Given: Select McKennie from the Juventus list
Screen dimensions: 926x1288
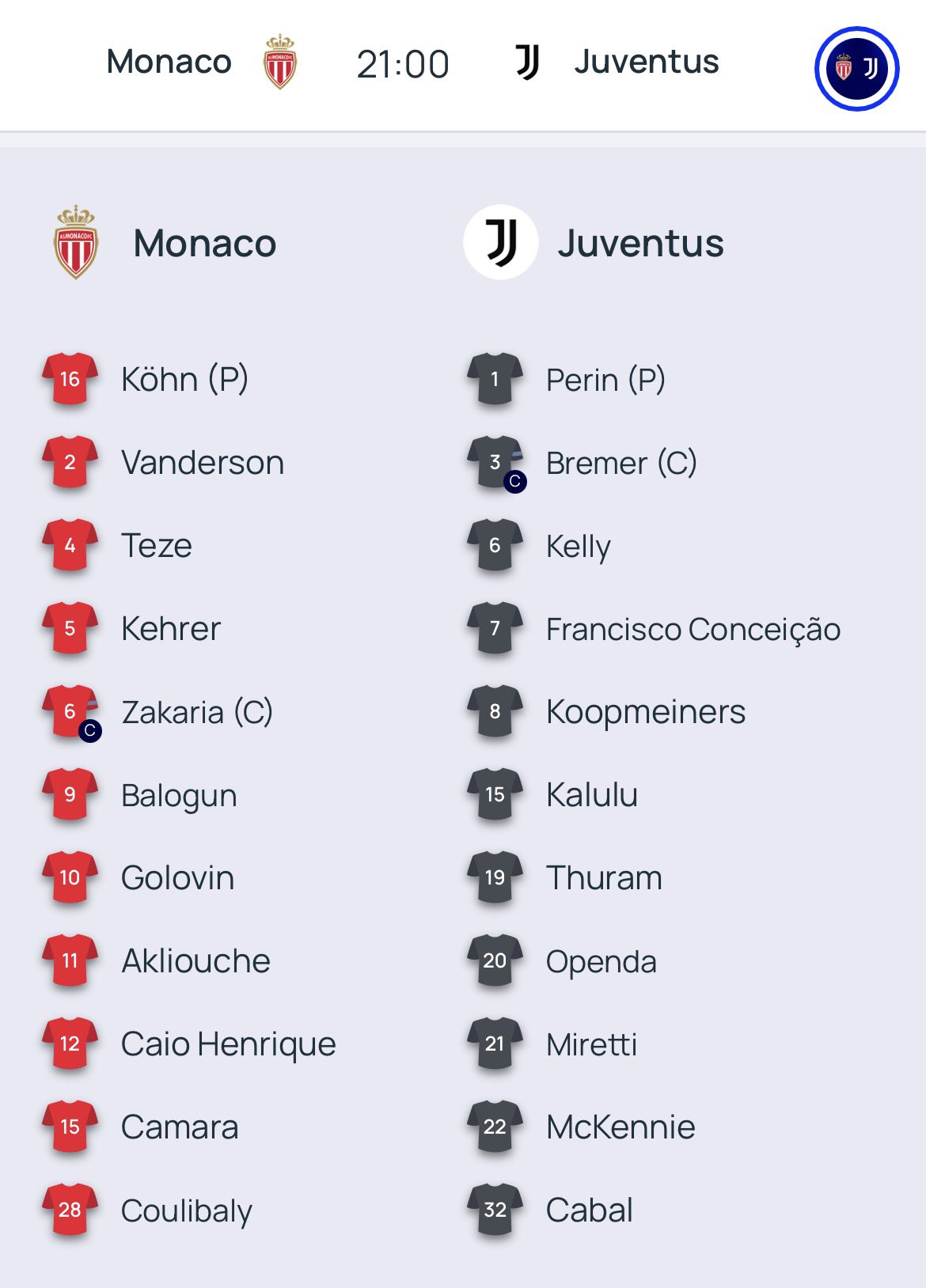Looking at the screenshot, I should pyautogui.click(x=620, y=1127).
